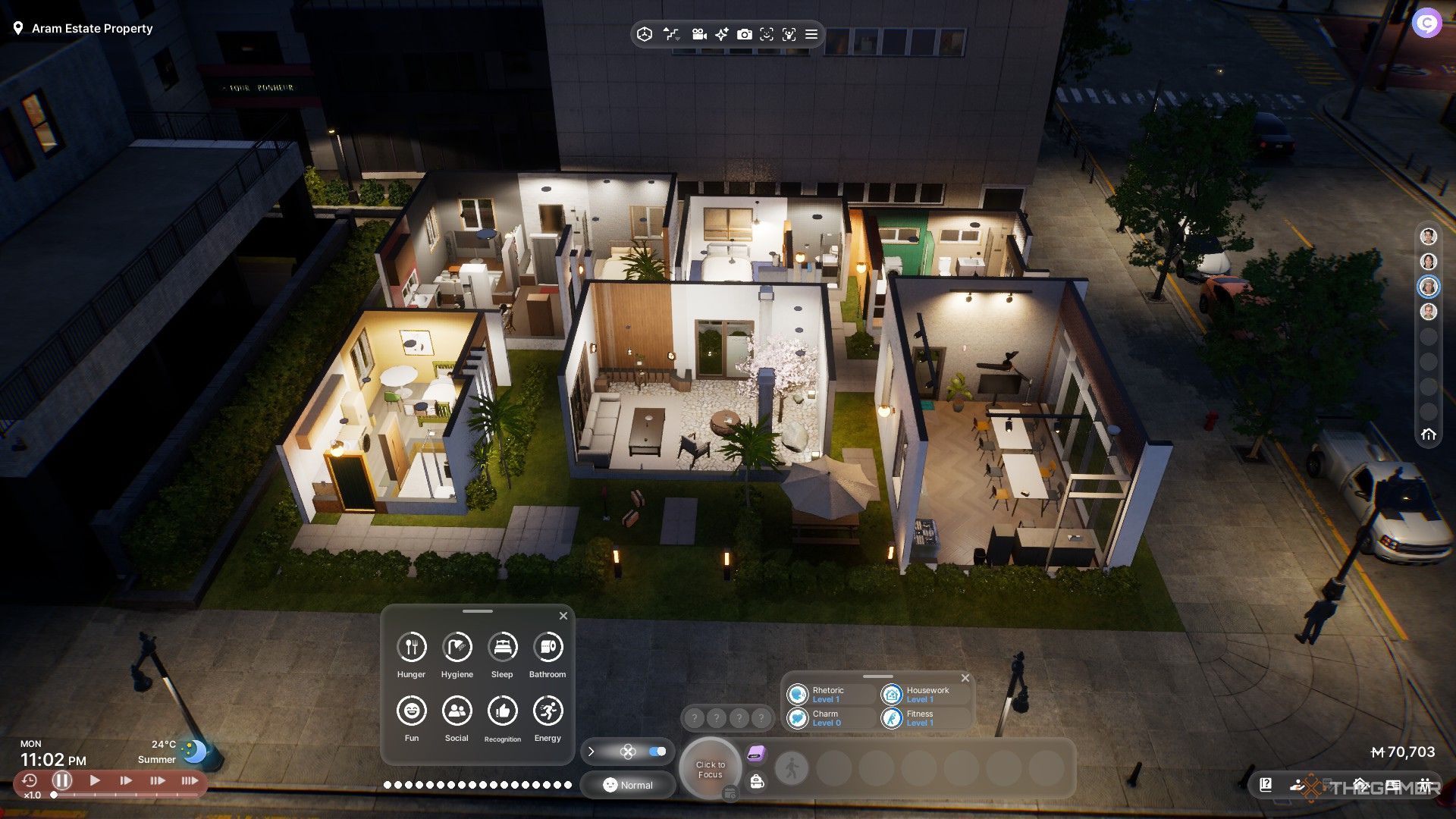Click the portrait to focus

pyautogui.click(x=711, y=769)
